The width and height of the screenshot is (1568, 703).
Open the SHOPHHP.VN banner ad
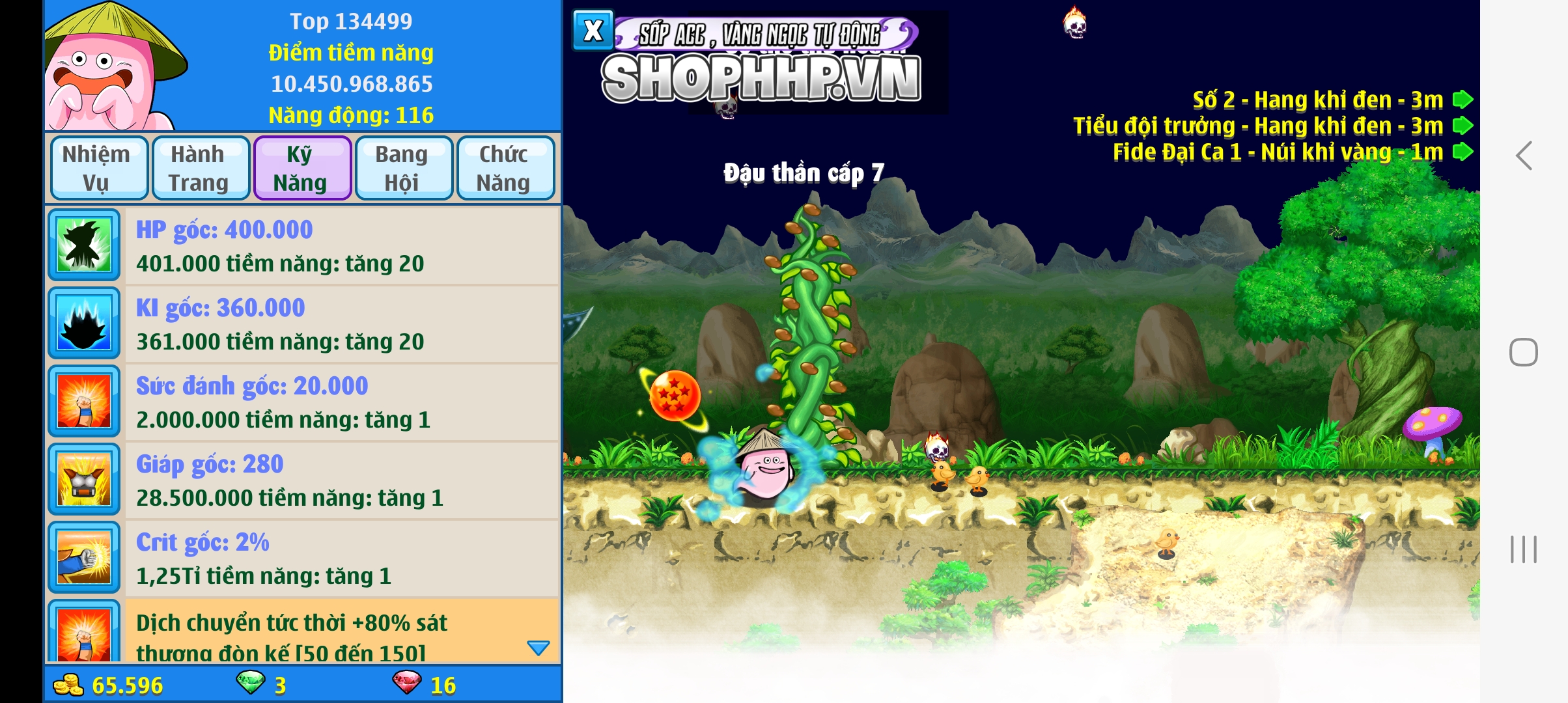click(761, 78)
